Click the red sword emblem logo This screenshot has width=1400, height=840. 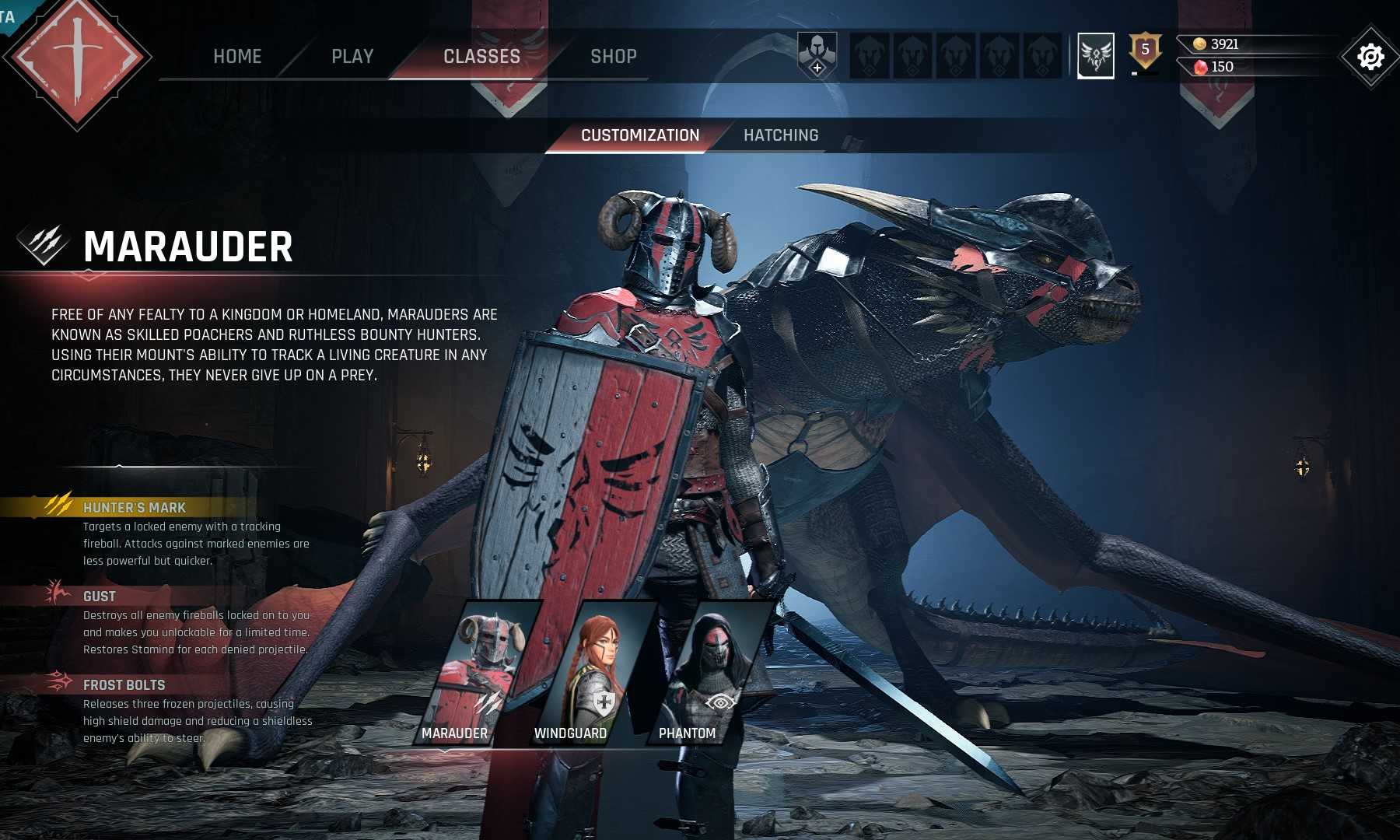(x=76, y=61)
